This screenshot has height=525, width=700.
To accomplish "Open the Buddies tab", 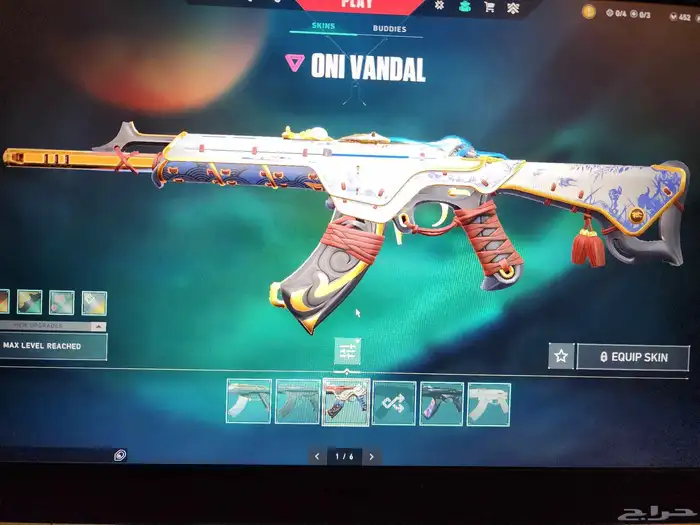I will pyautogui.click(x=389, y=29).
